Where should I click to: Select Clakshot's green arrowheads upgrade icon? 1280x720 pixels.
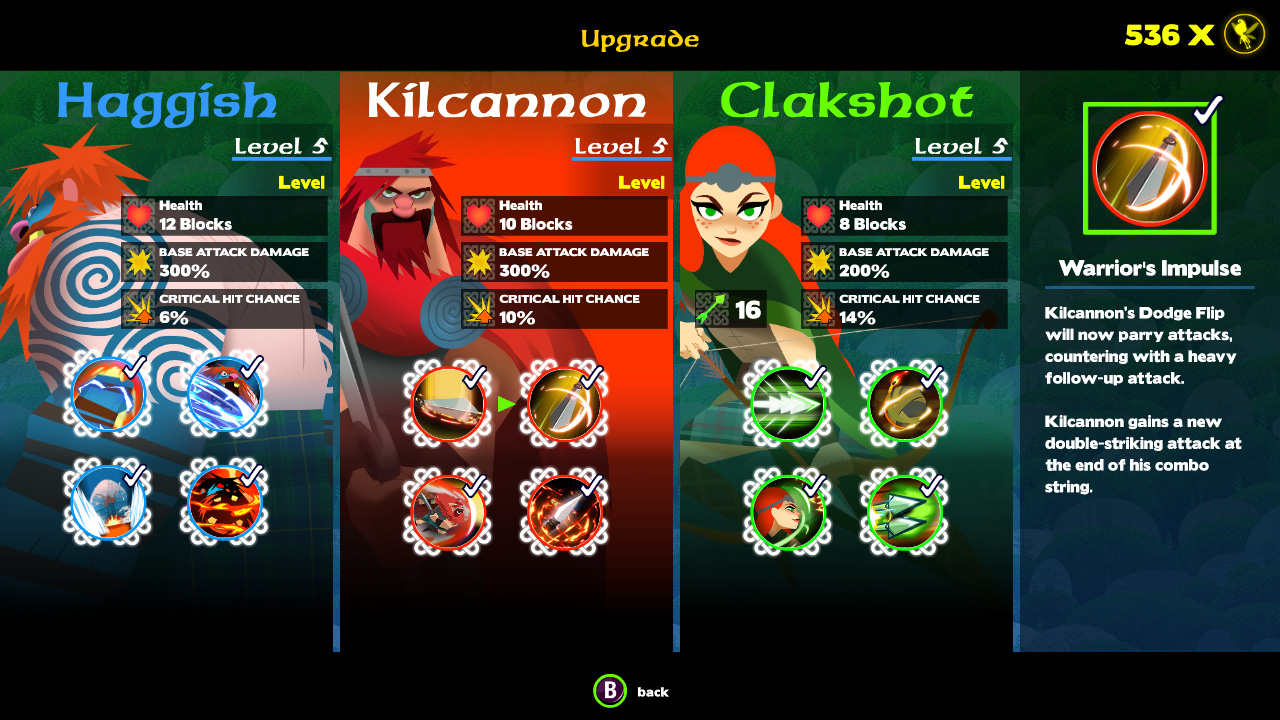coord(902,513)
